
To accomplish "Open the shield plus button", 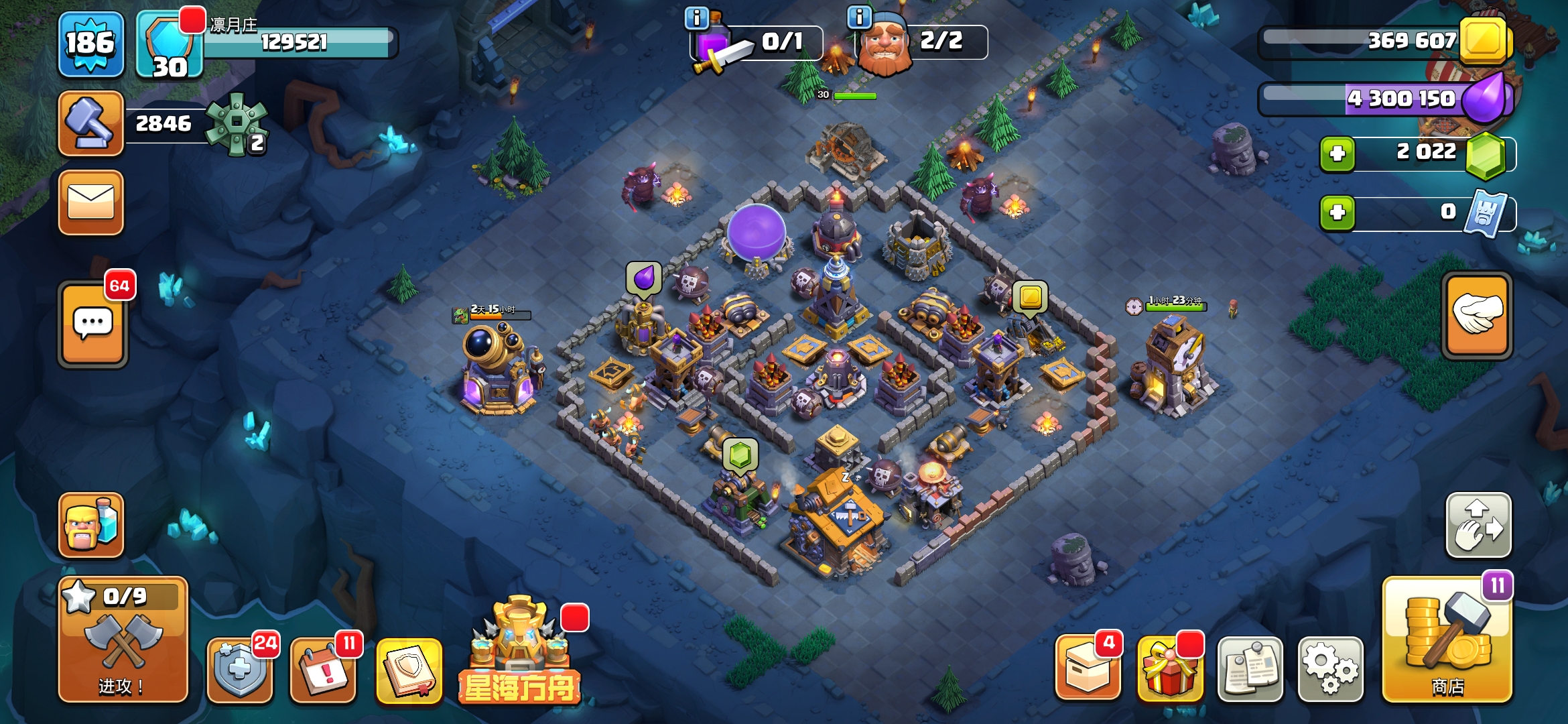I will point(240,668).
